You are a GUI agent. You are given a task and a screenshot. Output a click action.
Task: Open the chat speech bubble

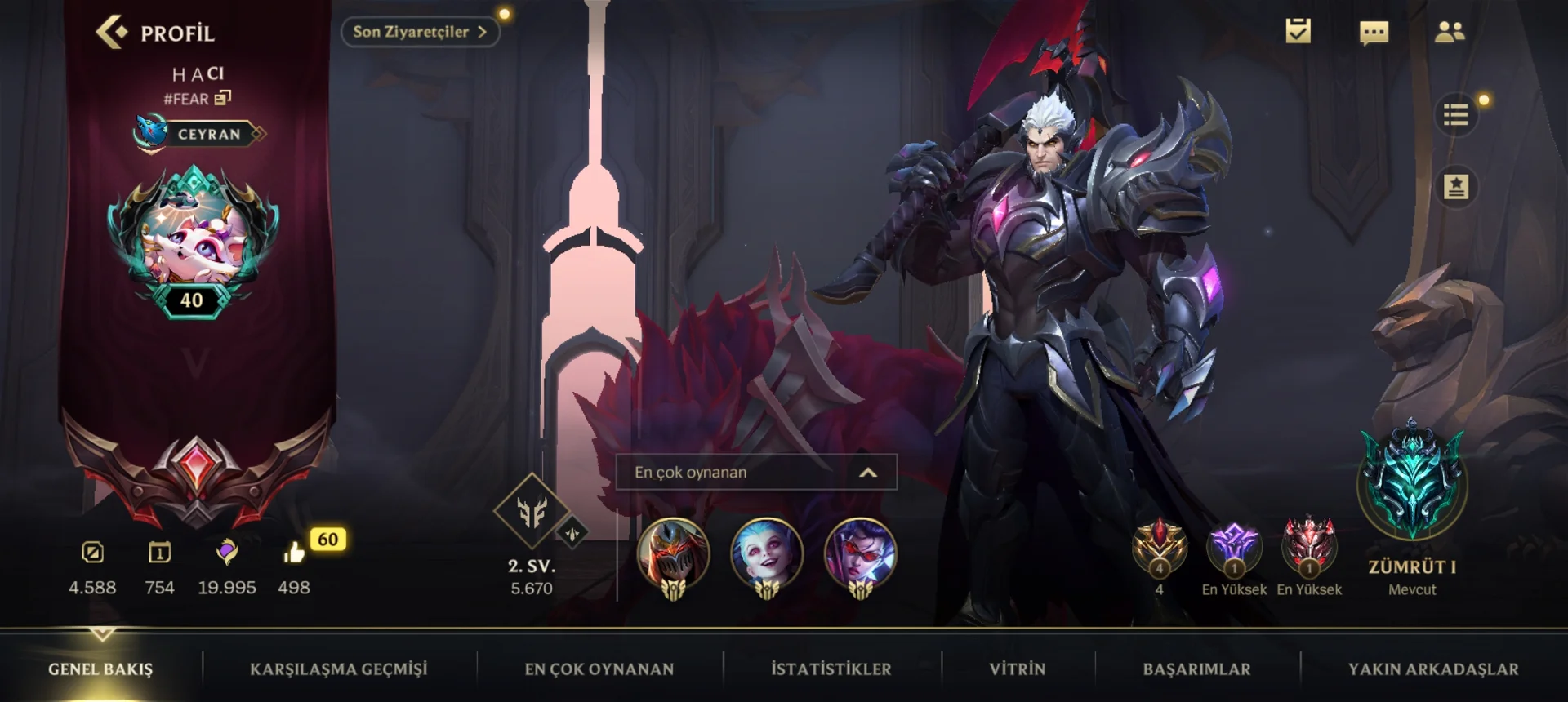pos(1374,33)
